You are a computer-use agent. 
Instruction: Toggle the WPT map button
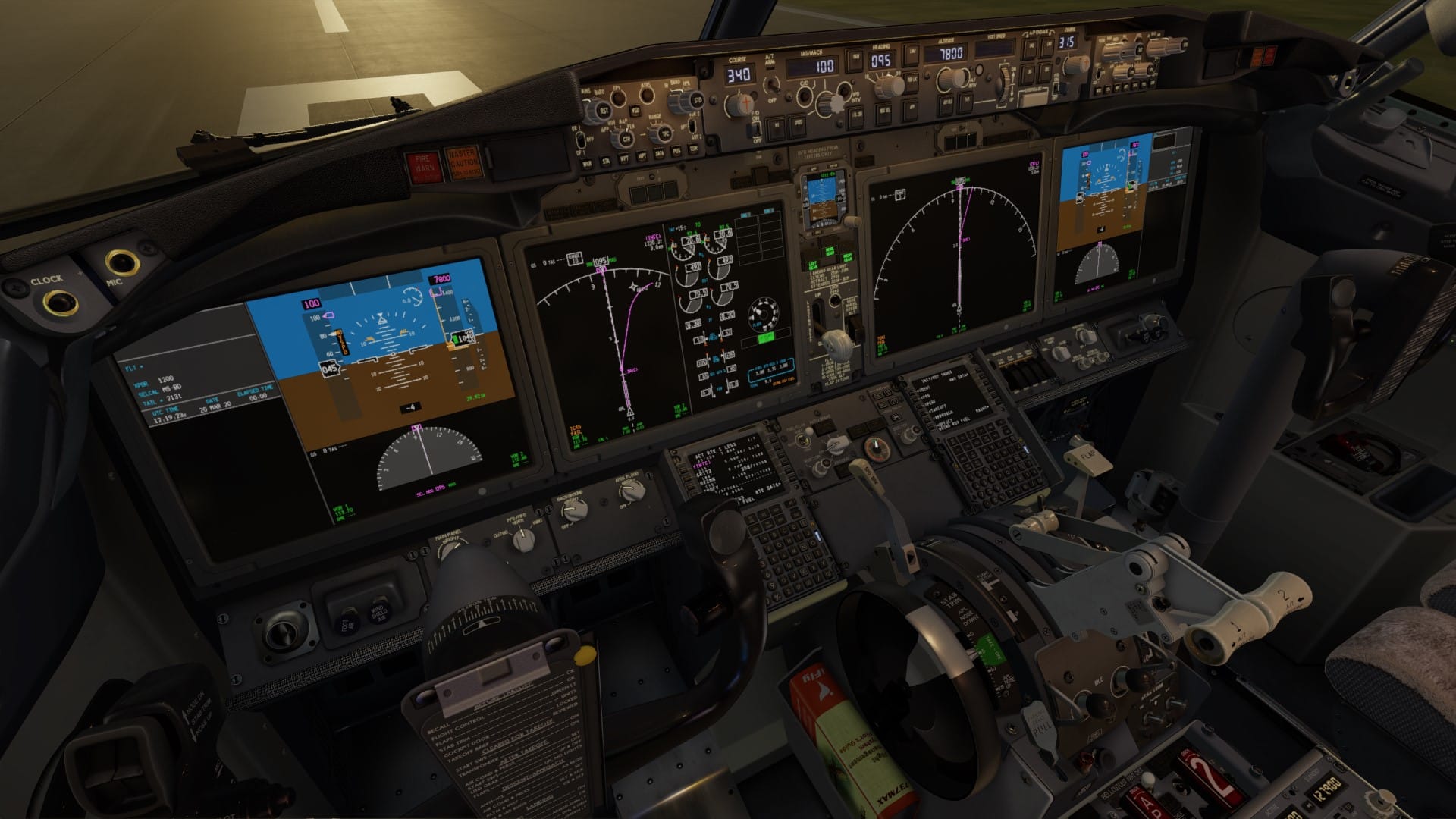click(x=624, y=158)
